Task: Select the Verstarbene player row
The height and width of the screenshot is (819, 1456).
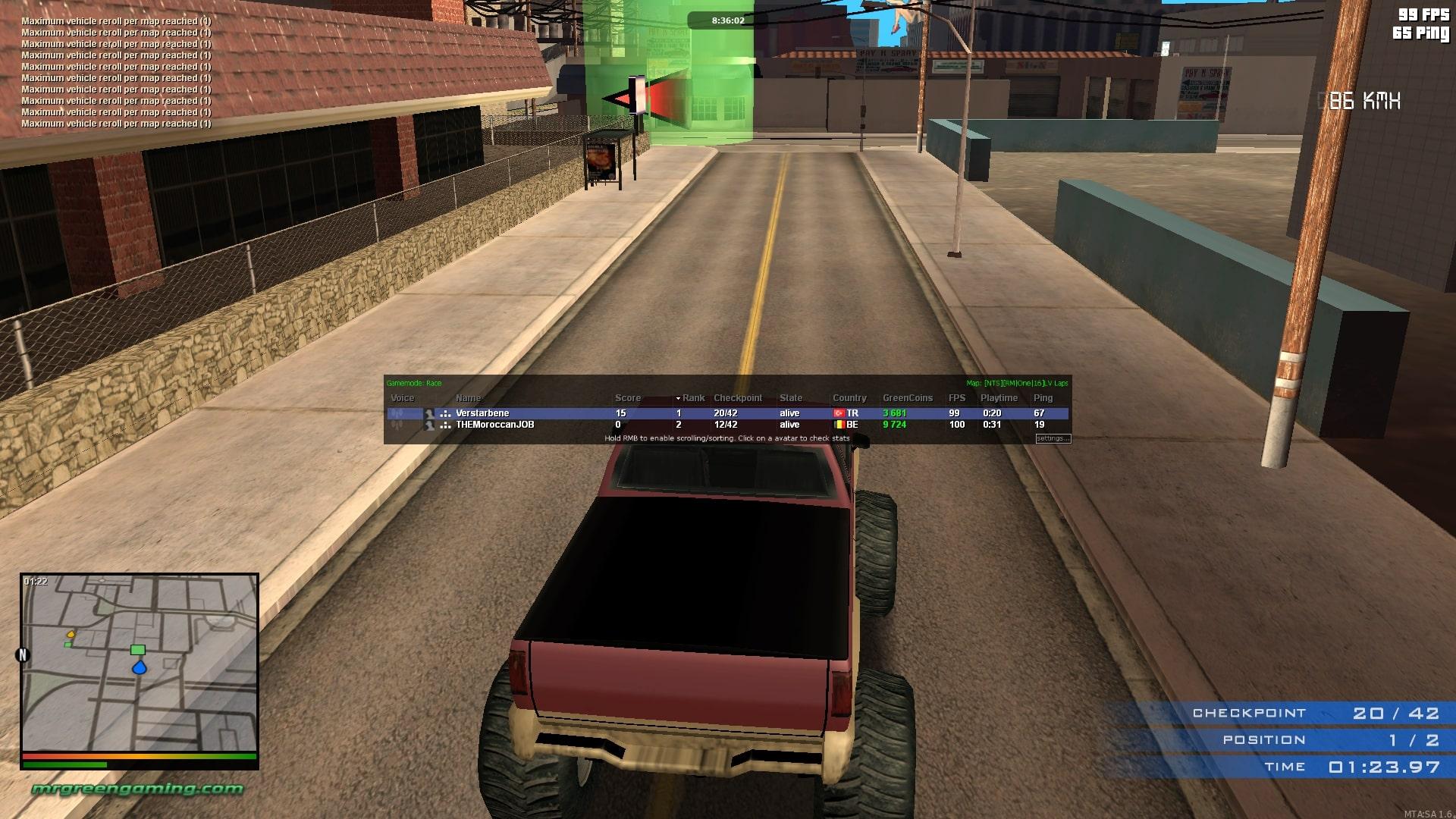Action: (531, 413)
